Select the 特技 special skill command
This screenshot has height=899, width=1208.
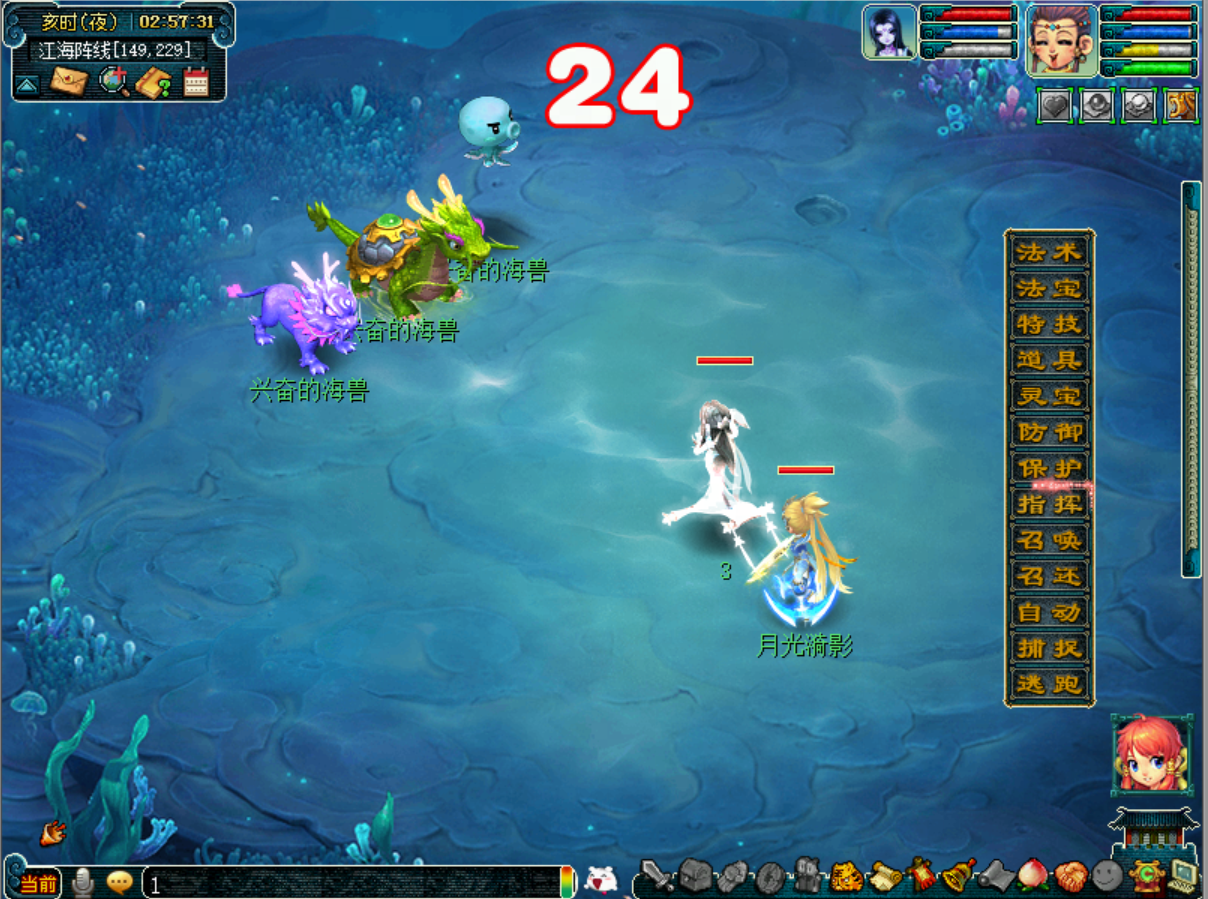1049,324
